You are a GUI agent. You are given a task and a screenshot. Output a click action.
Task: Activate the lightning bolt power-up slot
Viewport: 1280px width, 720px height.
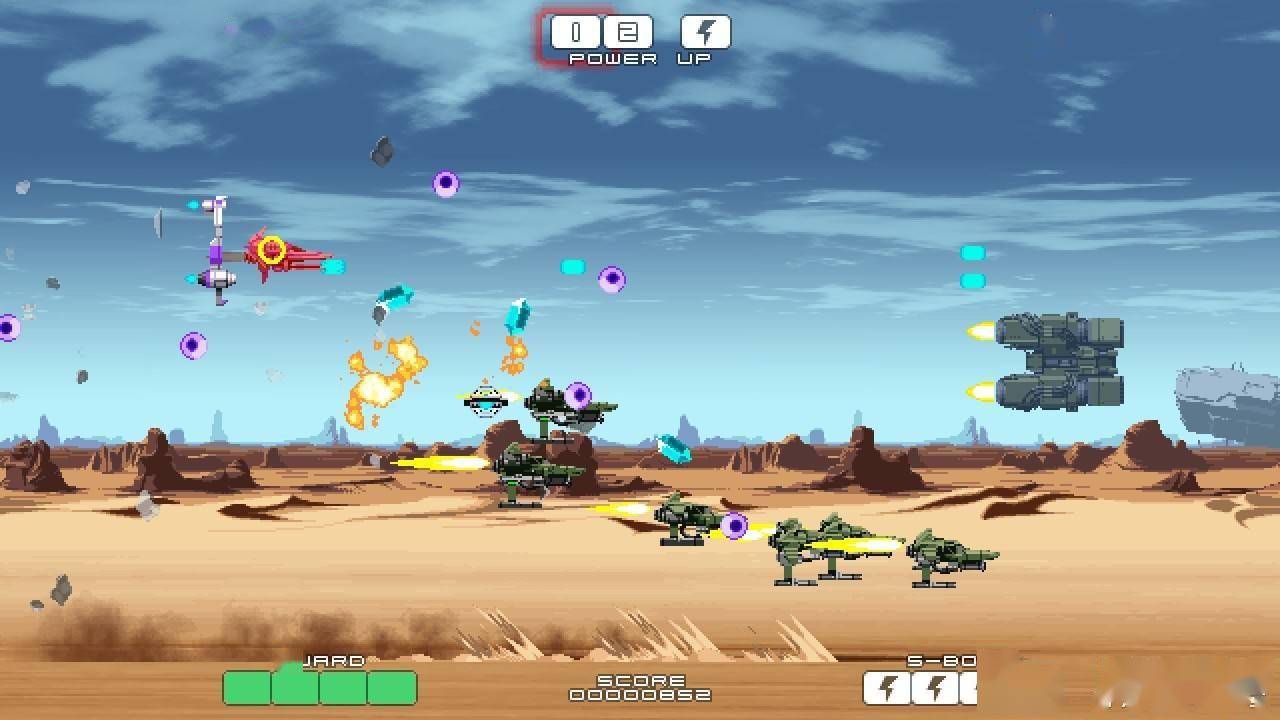705,33
